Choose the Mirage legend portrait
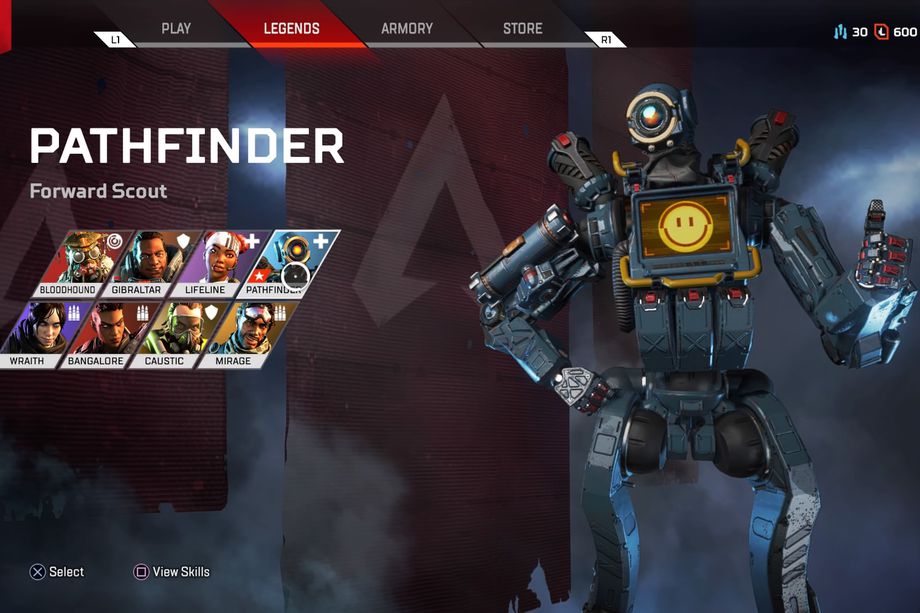Image resolution: width=920 pixels, height=613 pixels. [240, 333]
